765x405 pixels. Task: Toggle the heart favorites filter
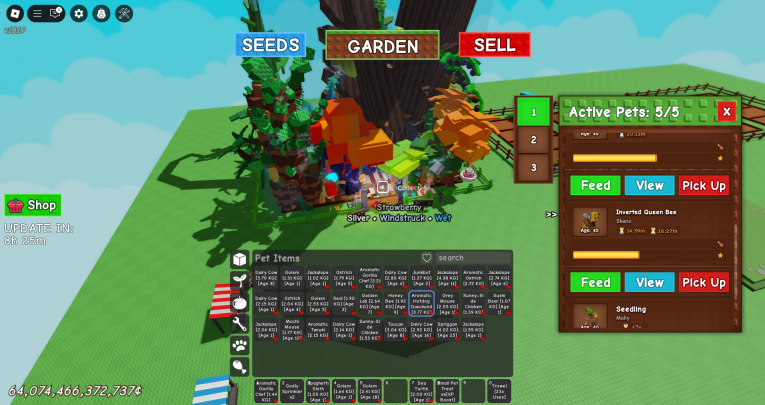tap(427, 258)
